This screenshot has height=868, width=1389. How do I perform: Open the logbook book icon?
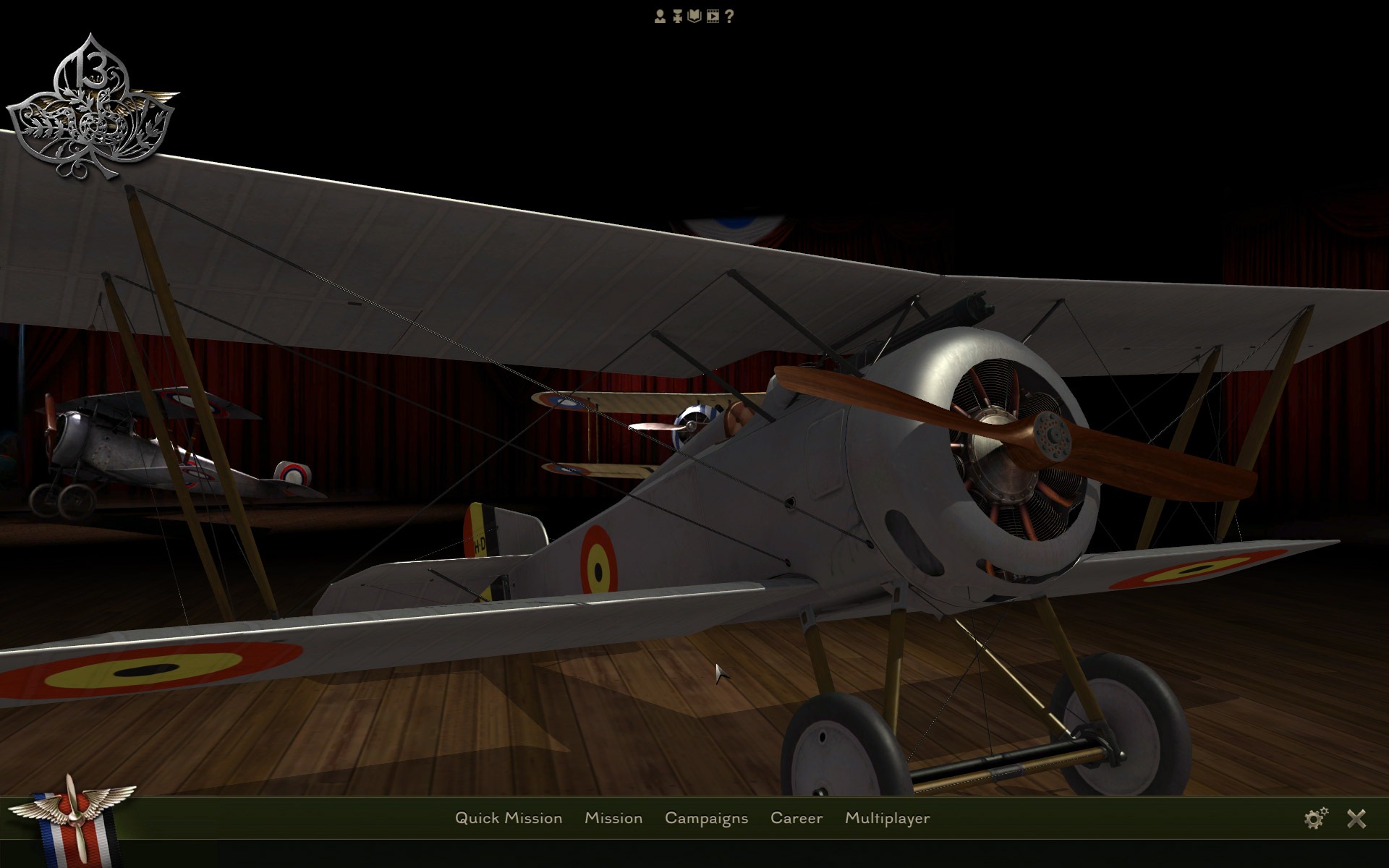[x=694, y=16]
